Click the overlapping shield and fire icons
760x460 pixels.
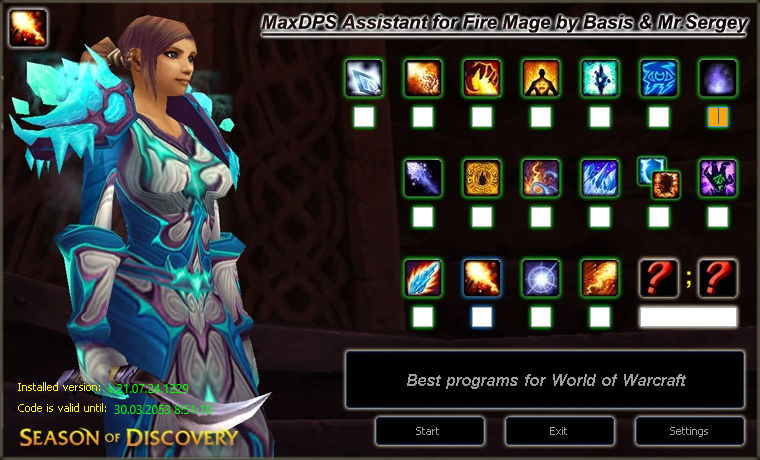(659, 177)
